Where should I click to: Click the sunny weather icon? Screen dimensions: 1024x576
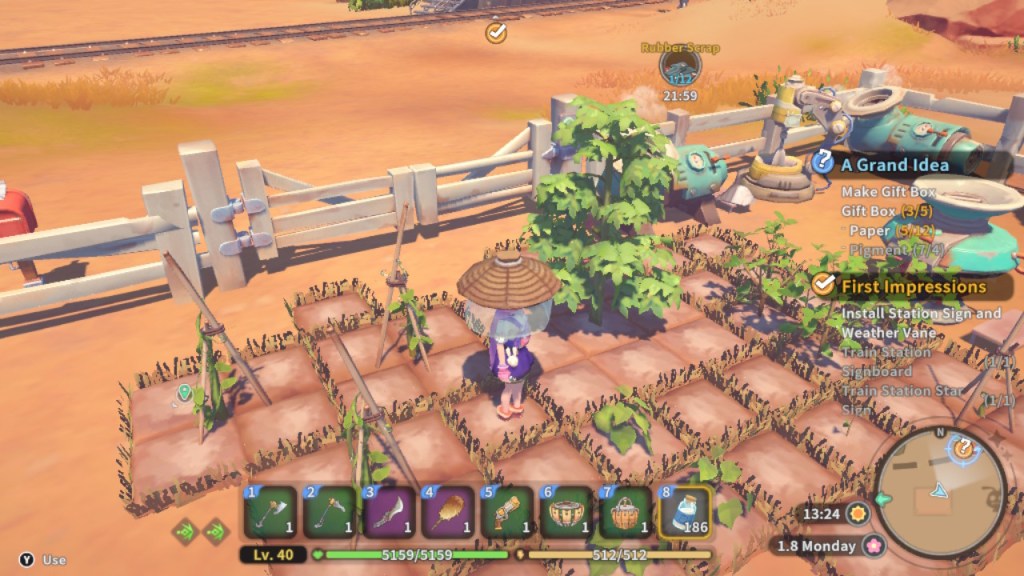click(x=857, y=515)
